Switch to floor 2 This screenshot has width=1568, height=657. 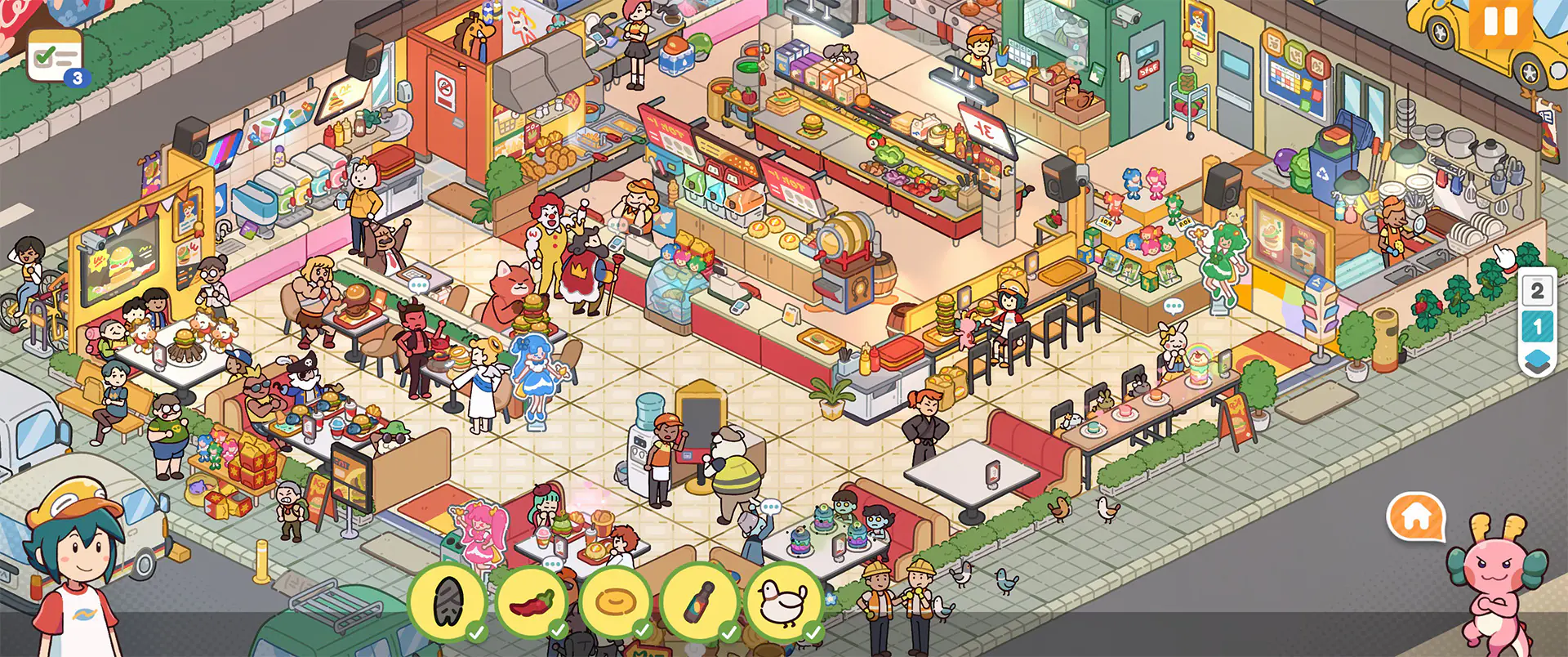[x=1537, y=290]
